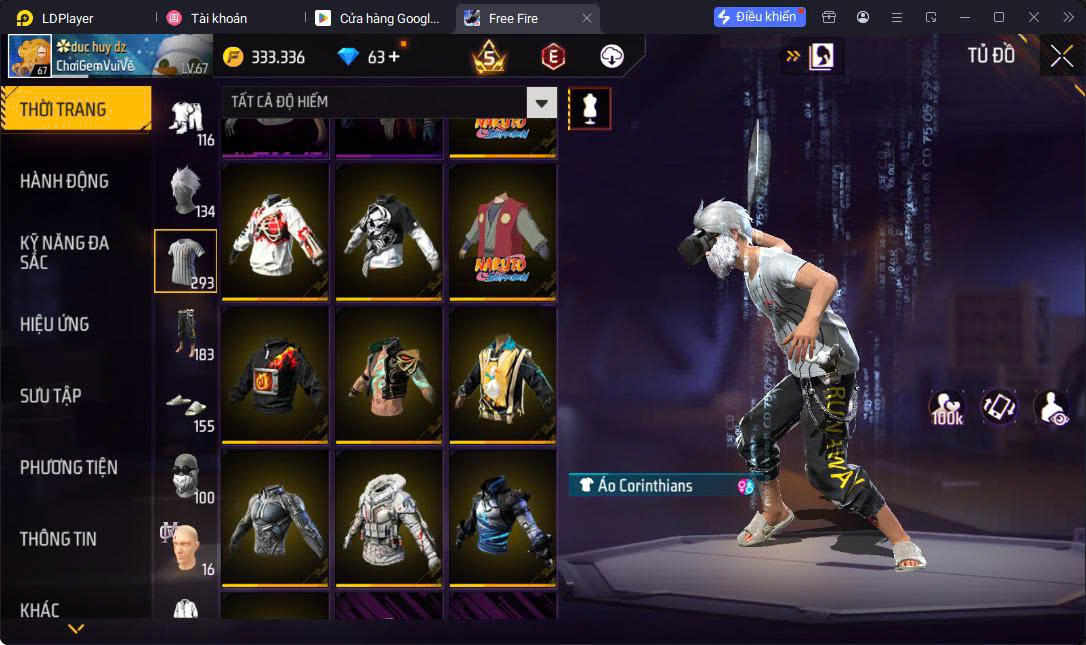Choose the white and red skeleton hoodie
This screenshot has width=1086, height=645.
pos(275,230)
